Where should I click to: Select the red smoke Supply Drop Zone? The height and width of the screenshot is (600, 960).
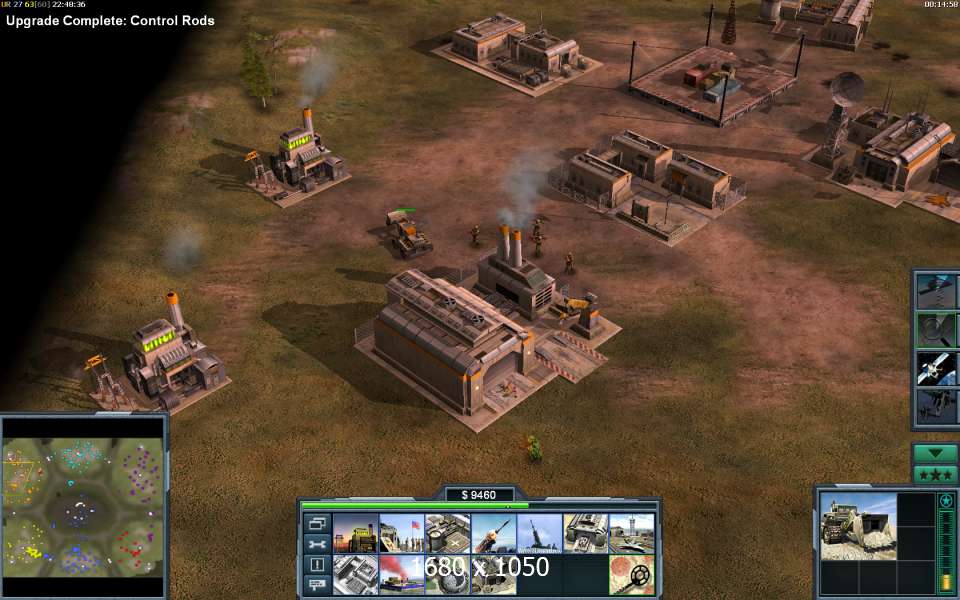401,575
